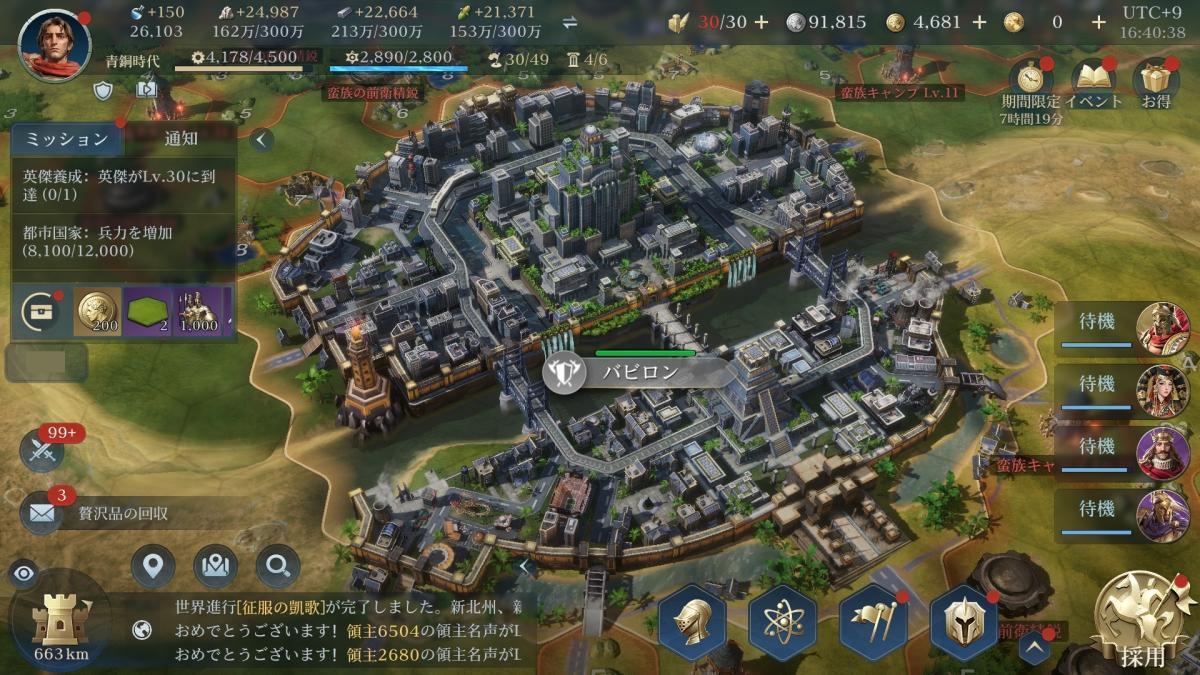Open the crossed swords battle reports
Viewport: 1200px width, 675px height.
point(42,451)
